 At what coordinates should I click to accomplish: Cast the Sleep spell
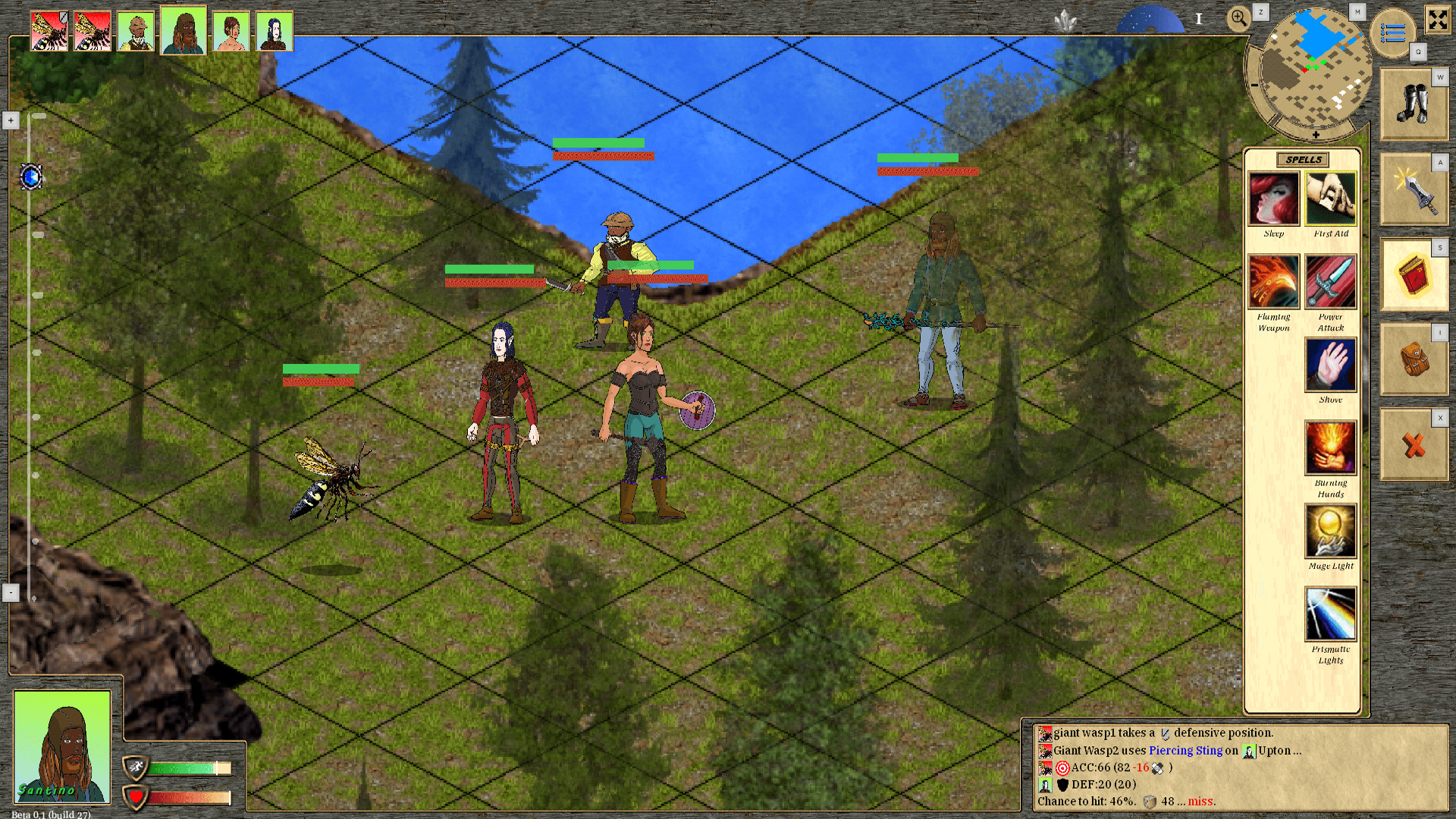click(1273, 199)
